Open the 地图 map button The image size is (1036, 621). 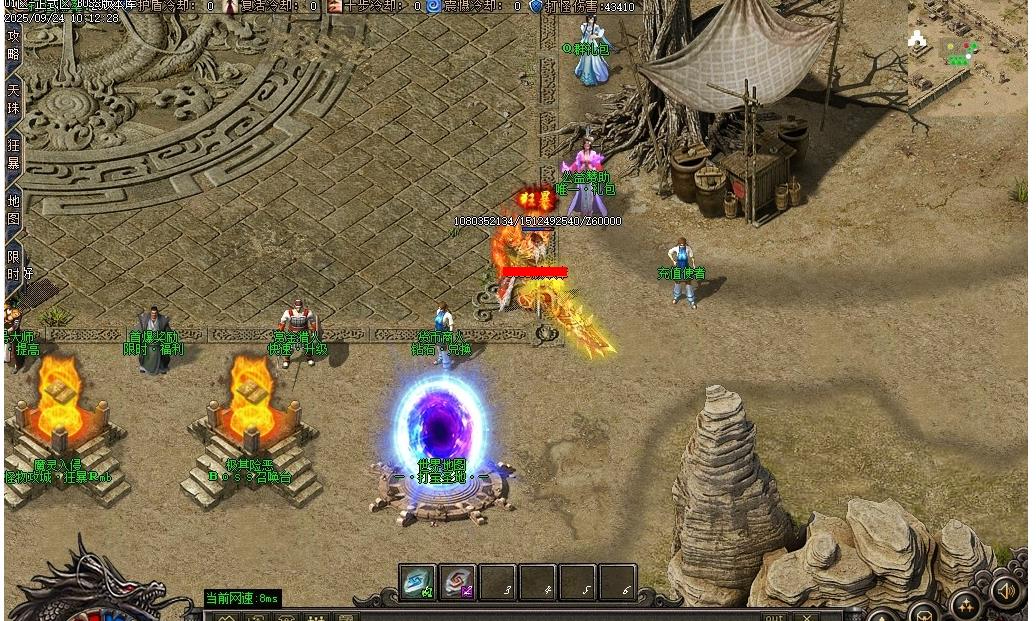click(14, 208)
